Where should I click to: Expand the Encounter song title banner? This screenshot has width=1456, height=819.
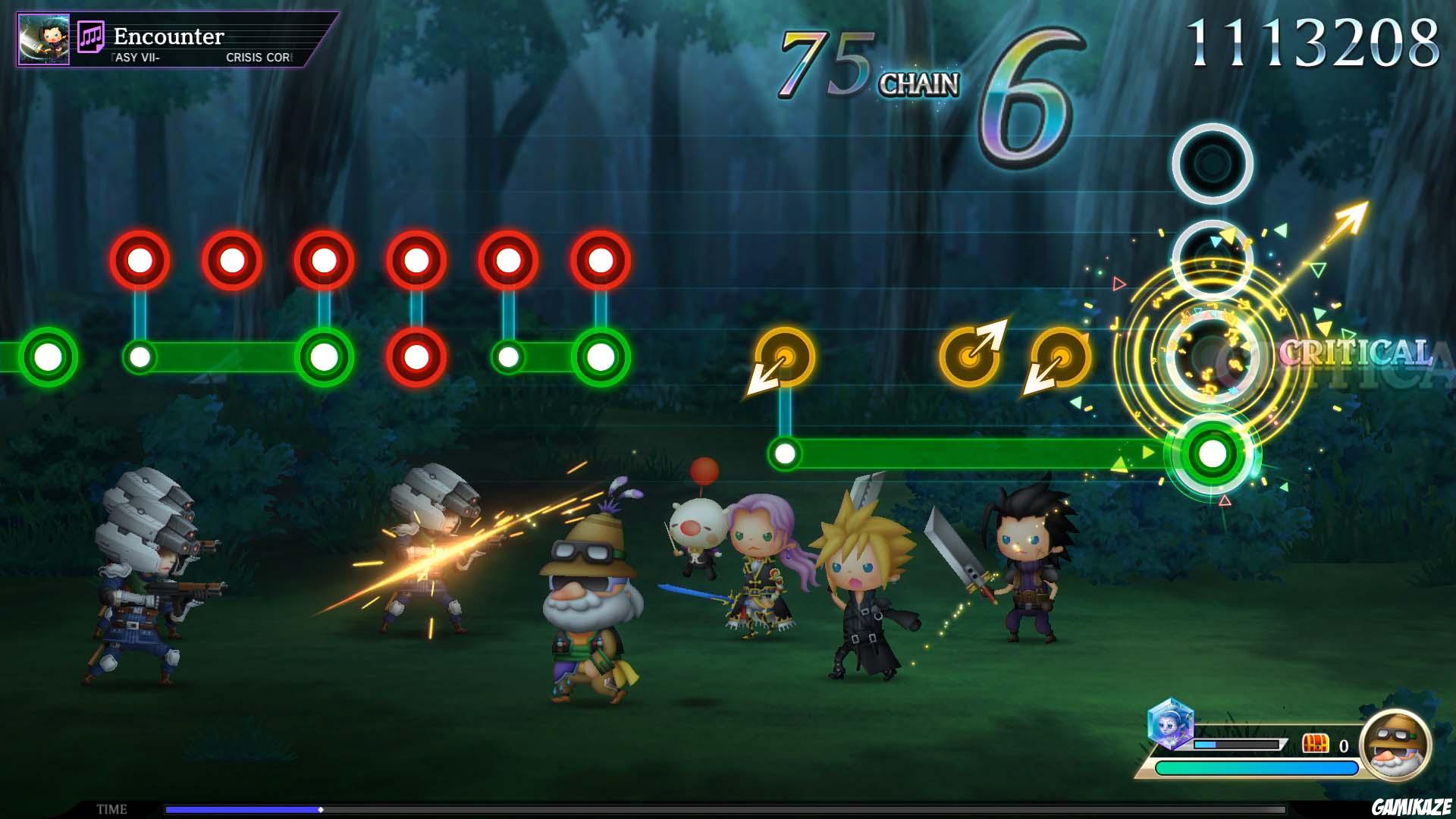tap(168, 37)
